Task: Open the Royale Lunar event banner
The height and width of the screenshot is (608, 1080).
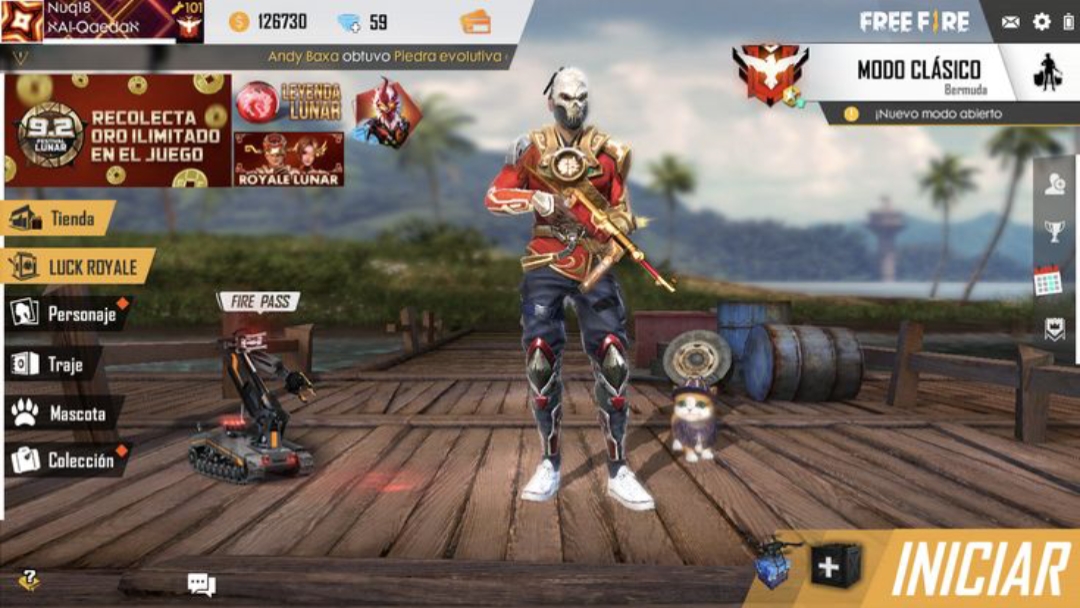Action: tap(289, 160)
